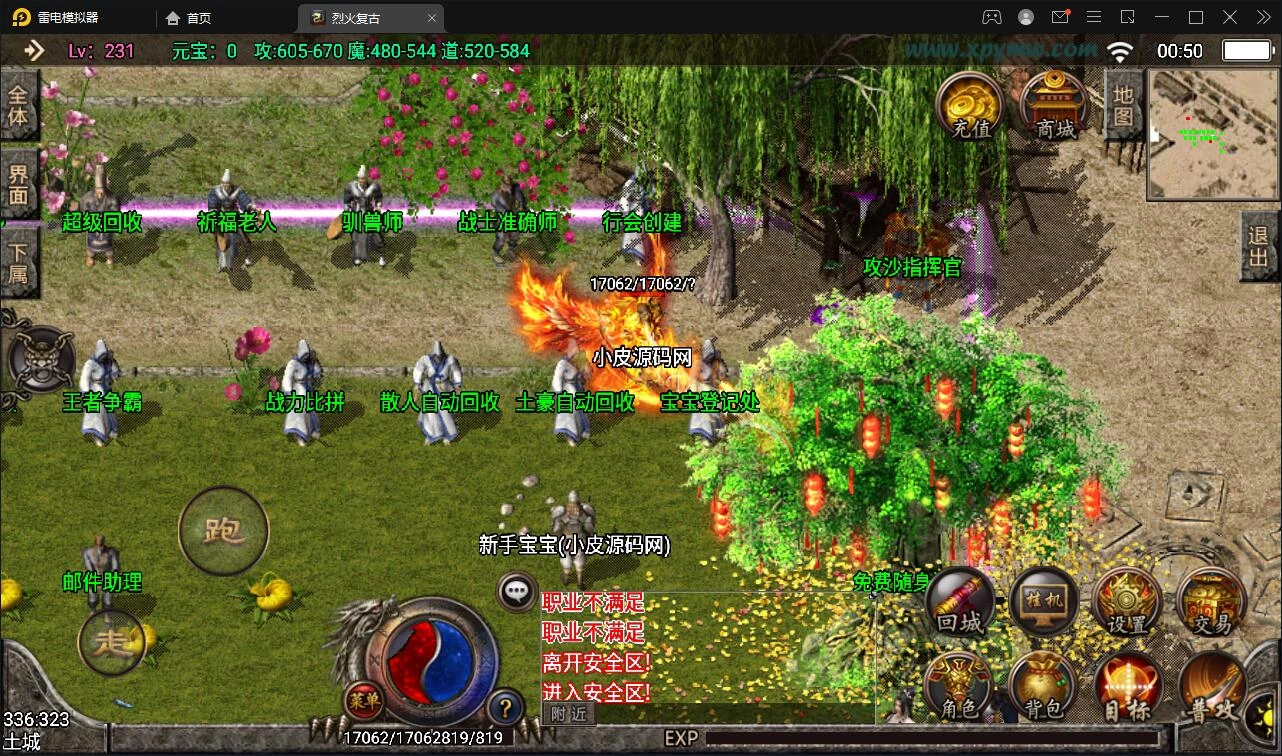Select the 下属 side tab
Screen dimensions: 1282x756
[x=19, y=262]
